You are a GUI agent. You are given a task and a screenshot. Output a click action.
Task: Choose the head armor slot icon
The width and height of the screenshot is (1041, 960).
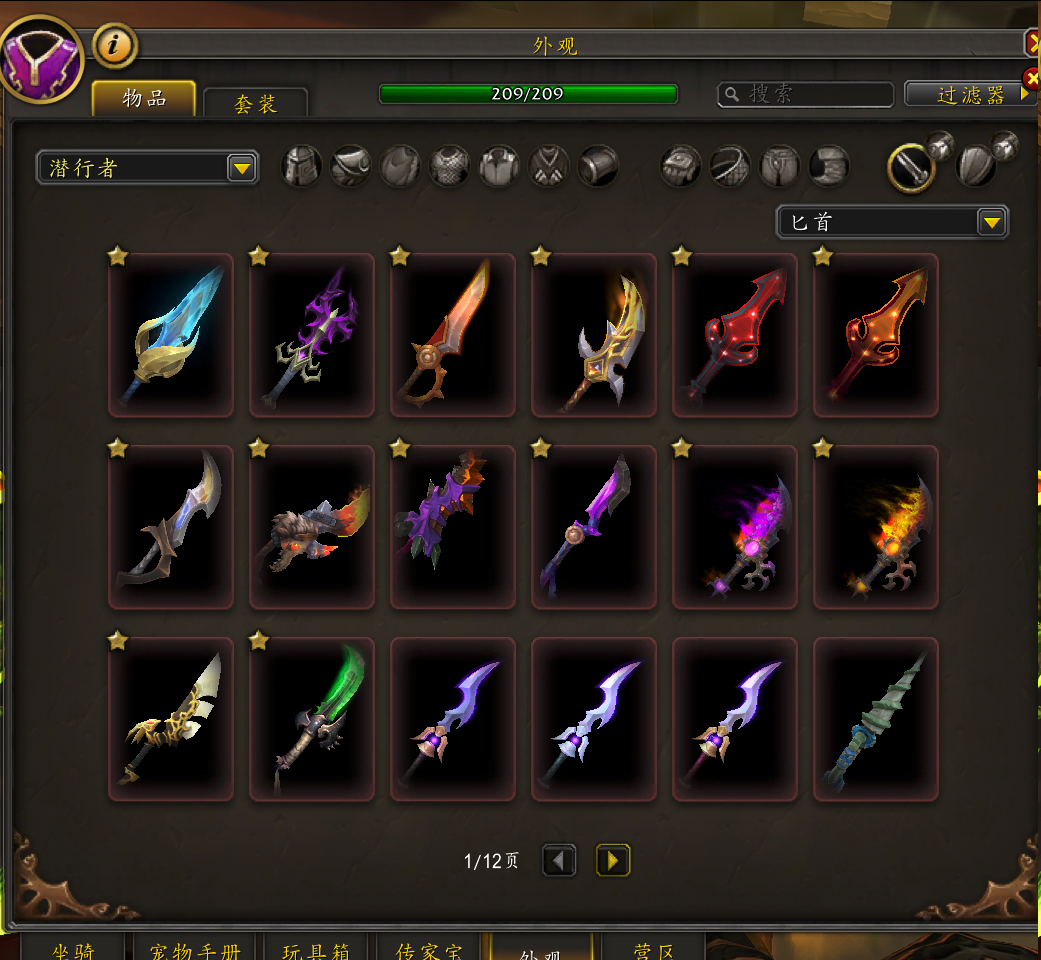302,166
